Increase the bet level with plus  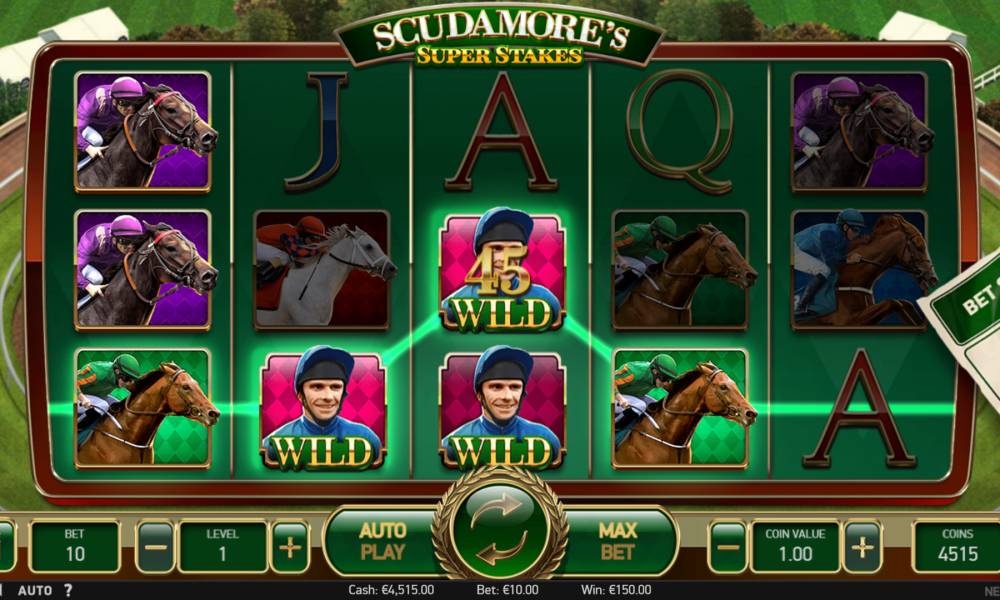(x=289, y=547)
